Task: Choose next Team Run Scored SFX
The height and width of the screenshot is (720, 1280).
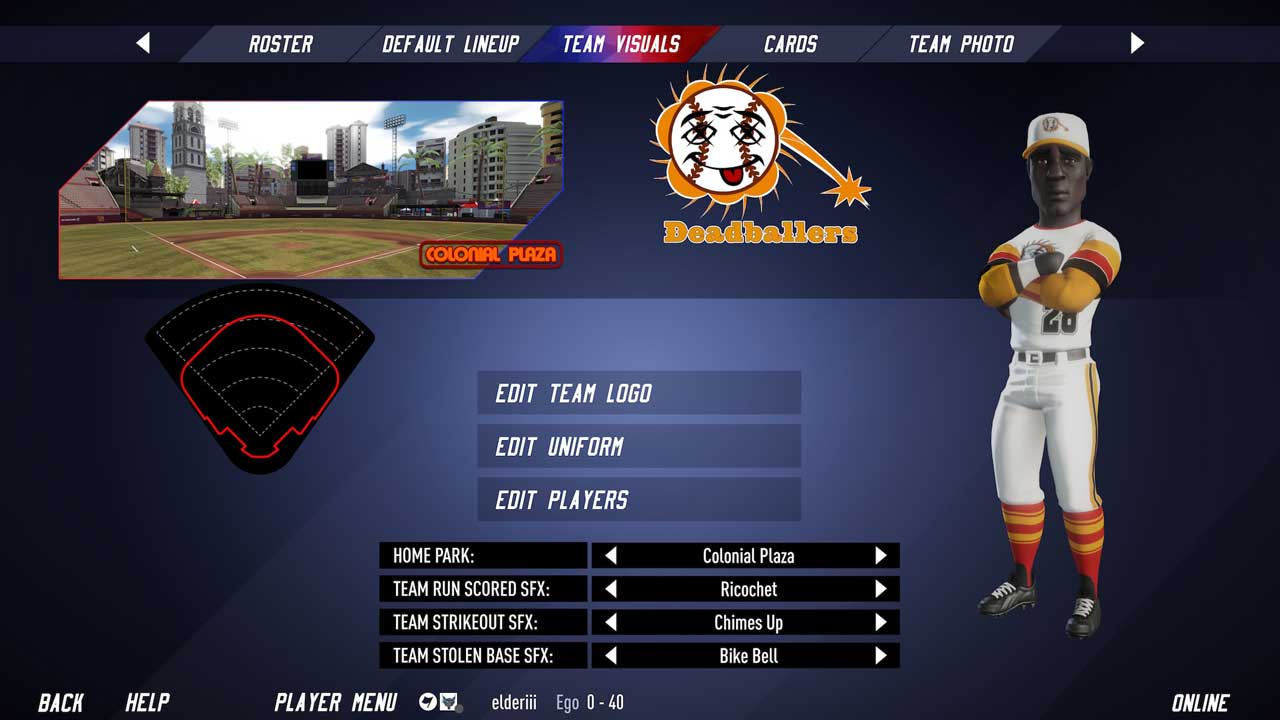Action: tap(880, 589)
